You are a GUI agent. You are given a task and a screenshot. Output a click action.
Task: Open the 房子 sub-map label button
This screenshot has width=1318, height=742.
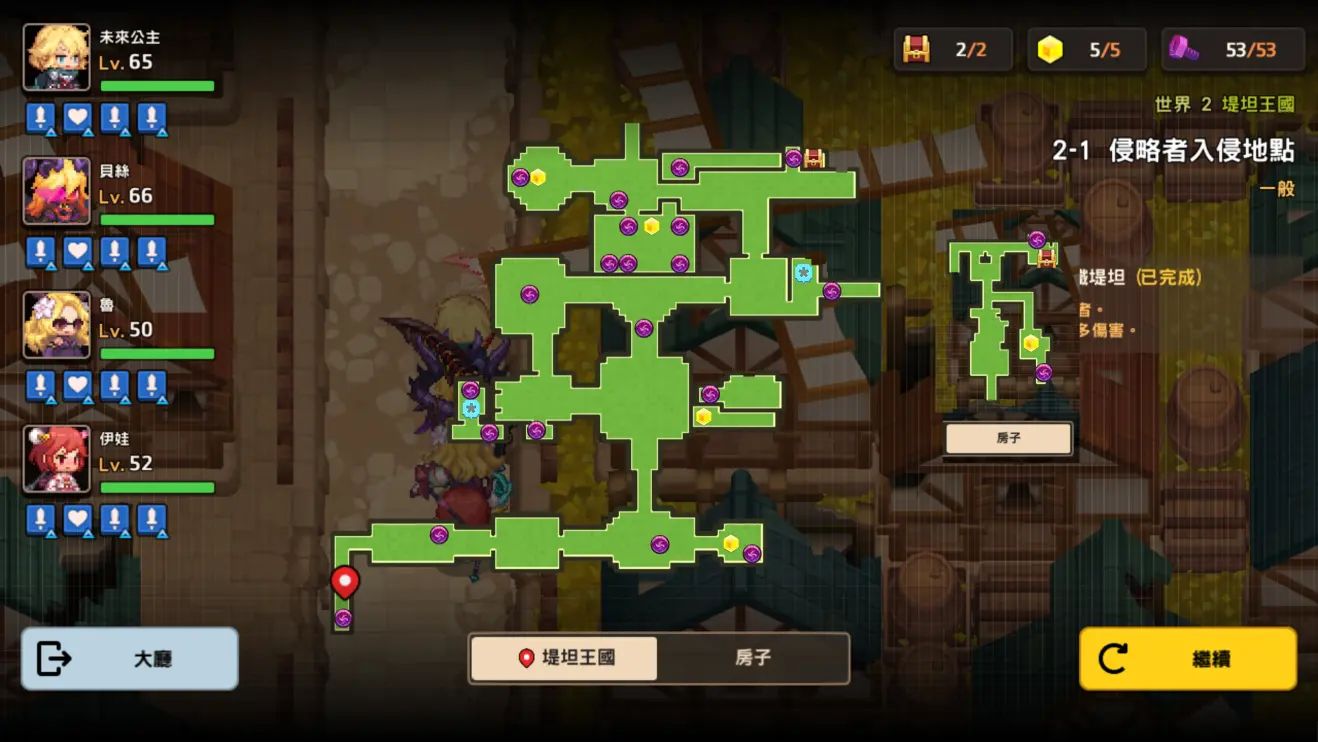click(x=1008, y=438)
